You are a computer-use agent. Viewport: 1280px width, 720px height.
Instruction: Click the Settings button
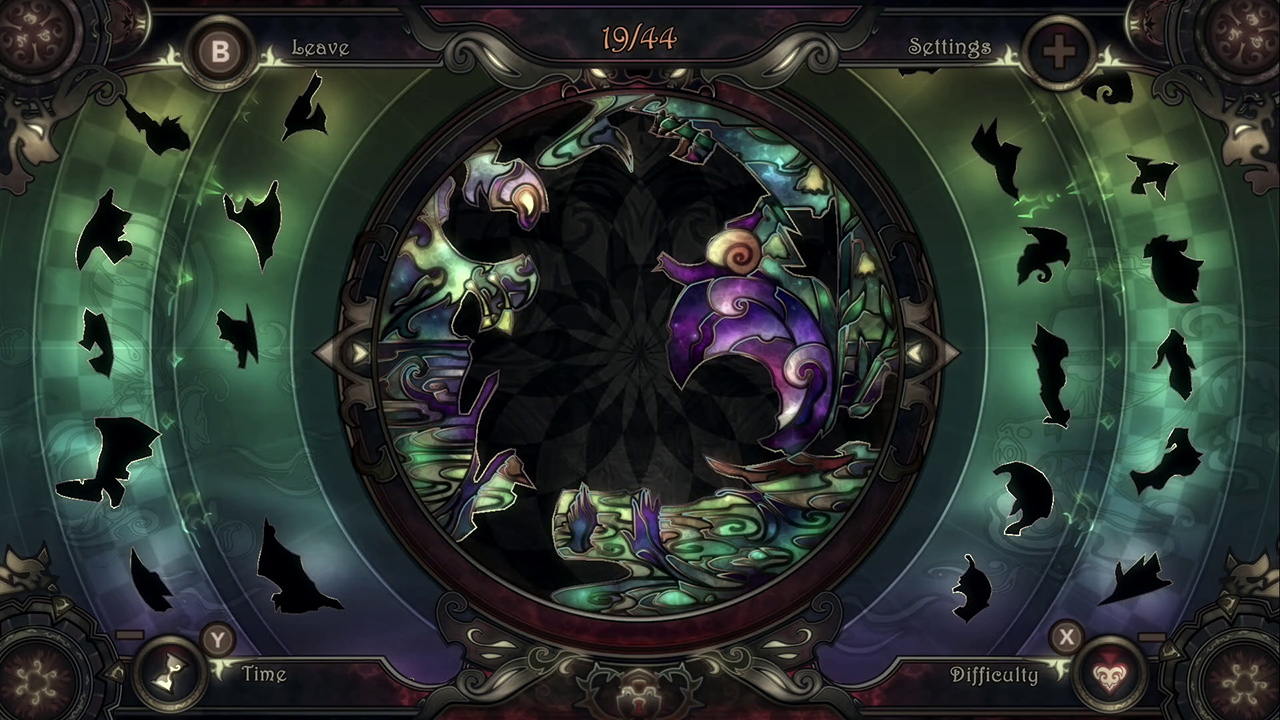coord(948,47)
